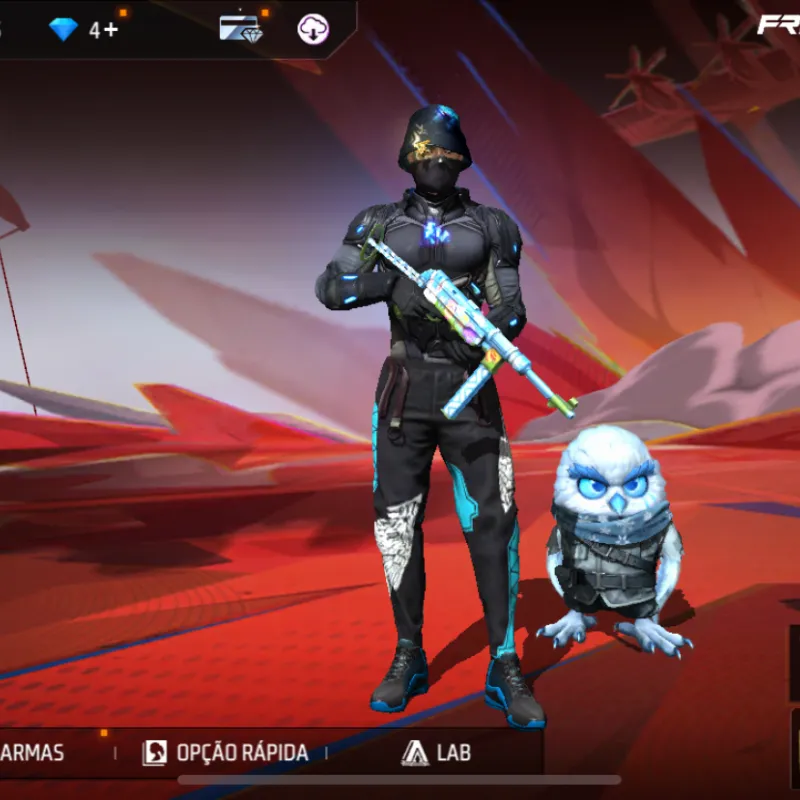Click the cloud download icon
The width and height of the screenshot is (800, 800).
[313, 29]
